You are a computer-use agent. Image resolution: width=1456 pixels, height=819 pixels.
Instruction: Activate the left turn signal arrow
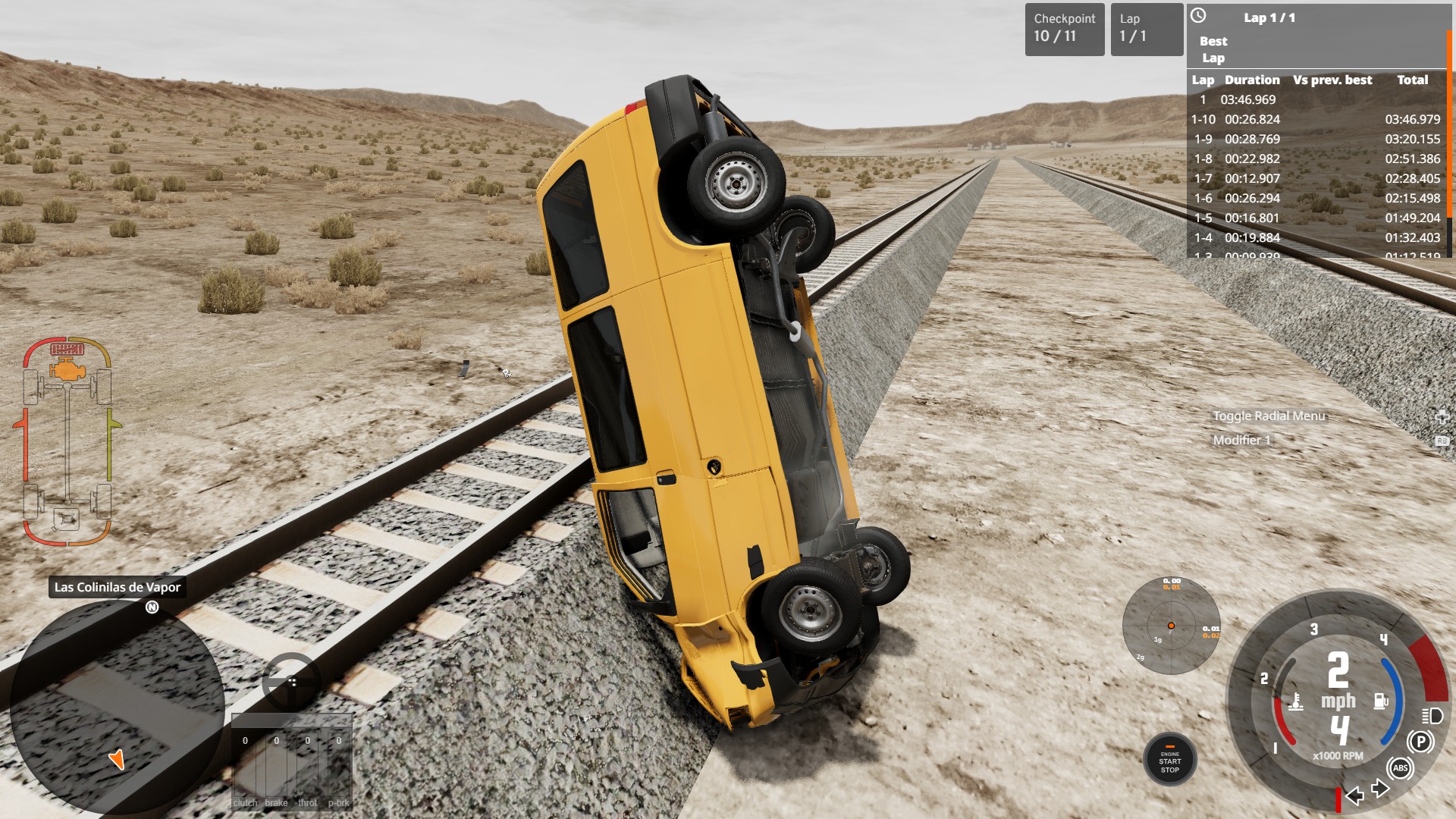(1355, 795)
